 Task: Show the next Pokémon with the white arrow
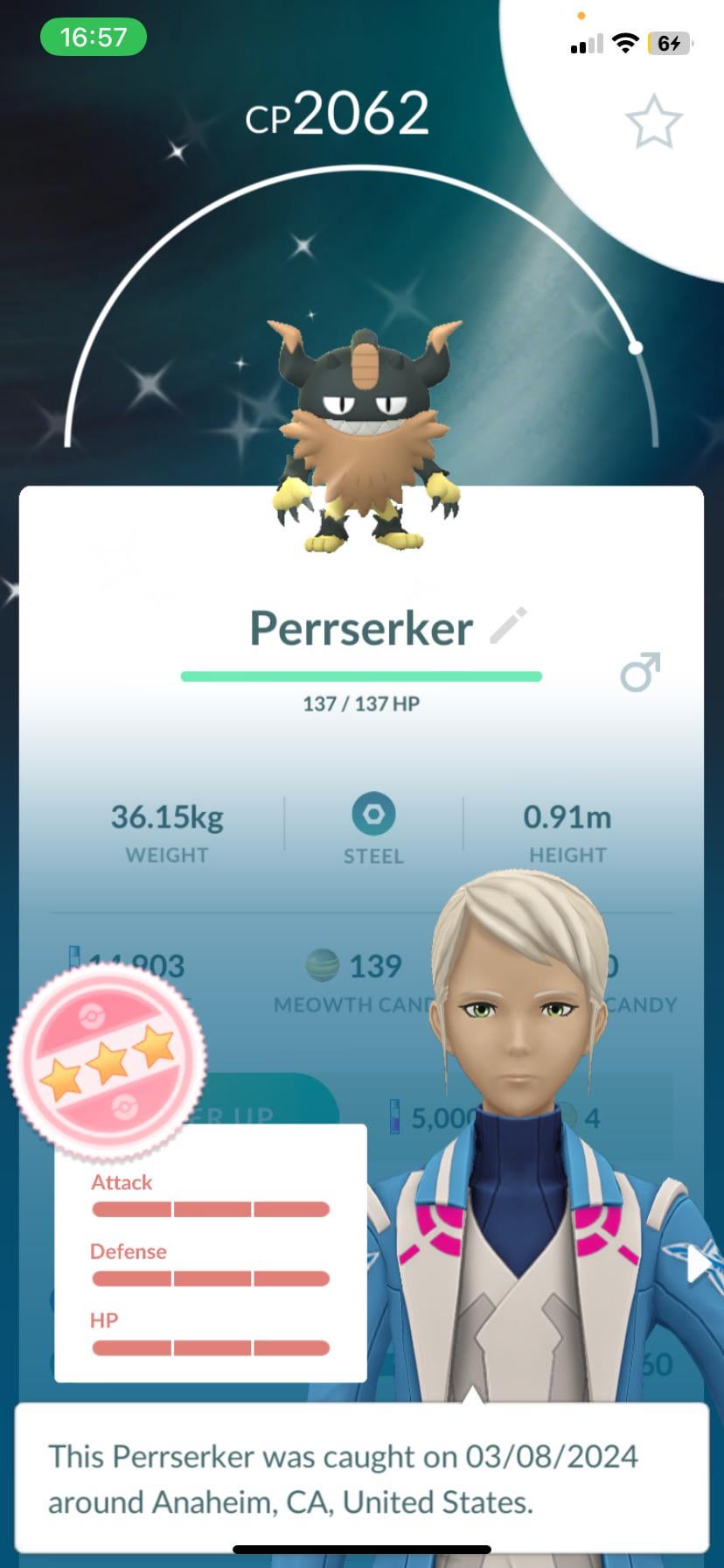(x=701, y=1264)
